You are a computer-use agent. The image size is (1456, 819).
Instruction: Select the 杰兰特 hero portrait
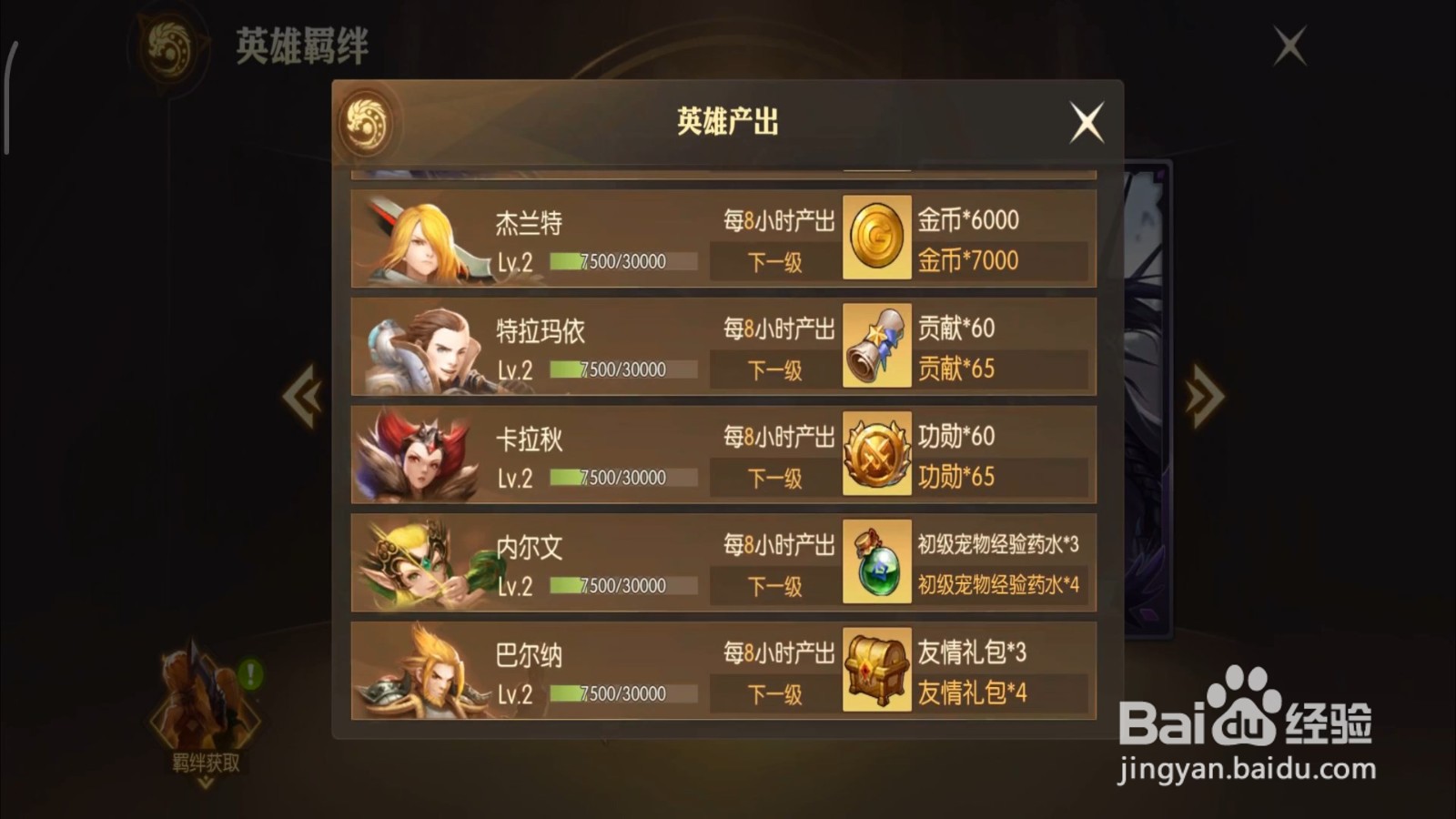click(x=420, y=238)
